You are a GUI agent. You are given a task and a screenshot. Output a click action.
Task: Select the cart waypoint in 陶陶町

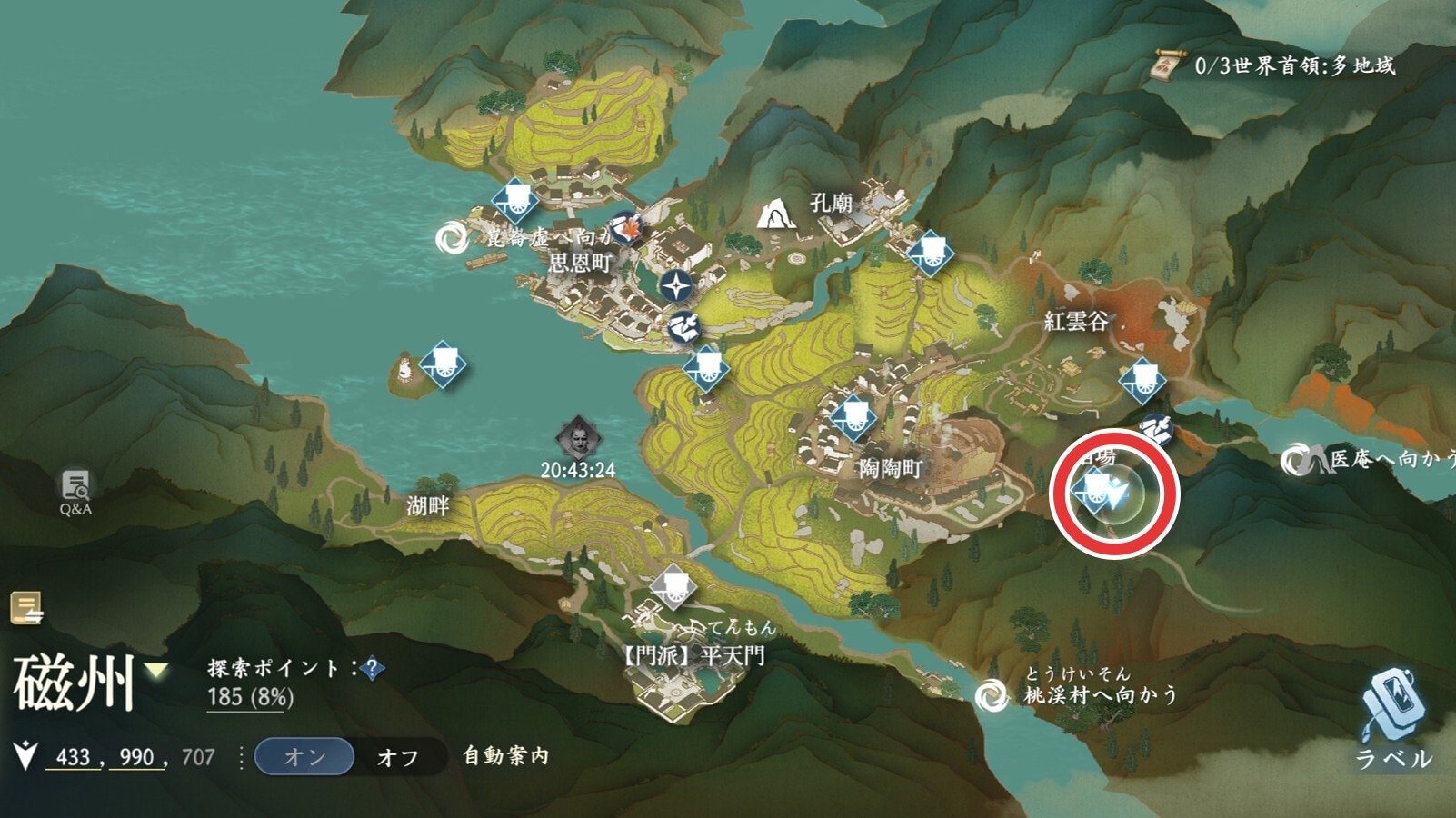tap(853, 418)
